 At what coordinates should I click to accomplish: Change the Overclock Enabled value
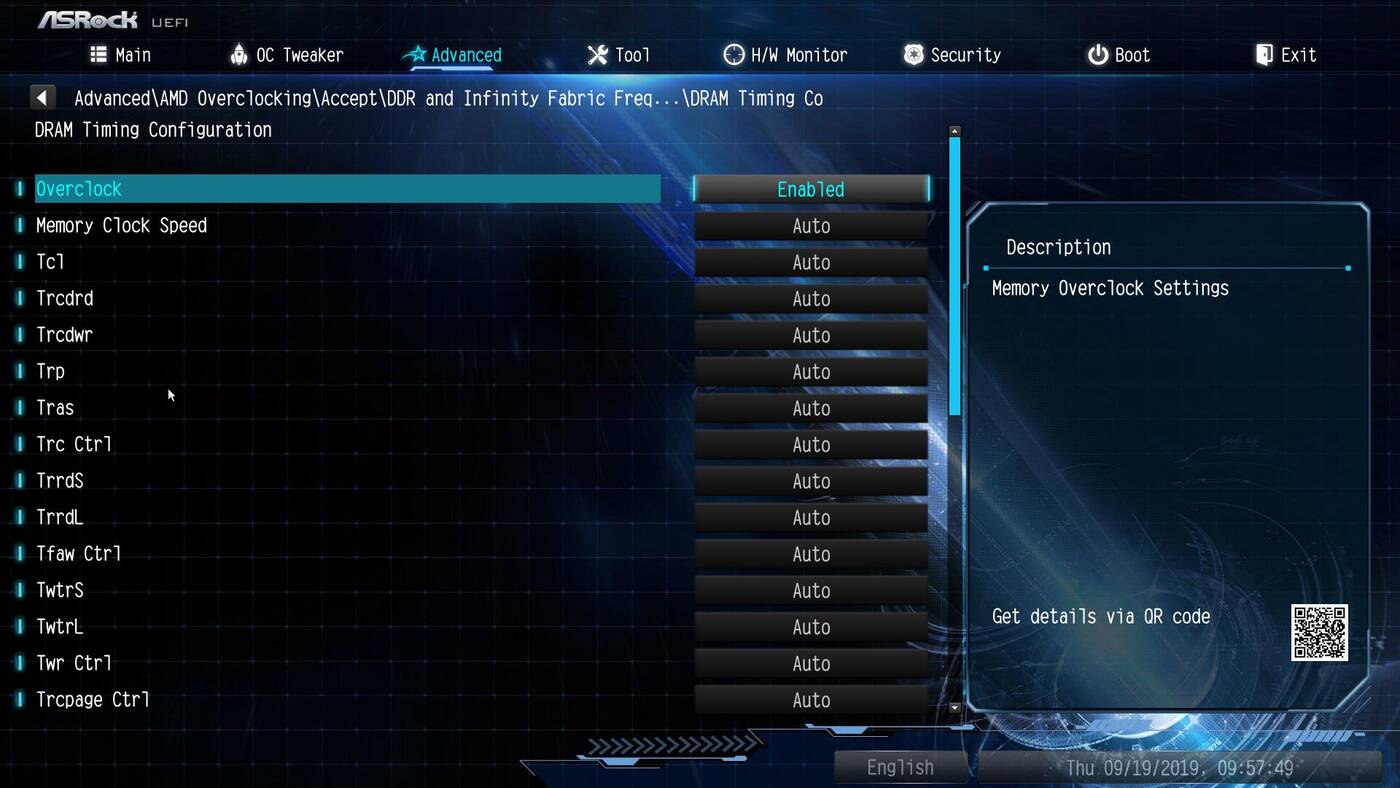(811, 189)
